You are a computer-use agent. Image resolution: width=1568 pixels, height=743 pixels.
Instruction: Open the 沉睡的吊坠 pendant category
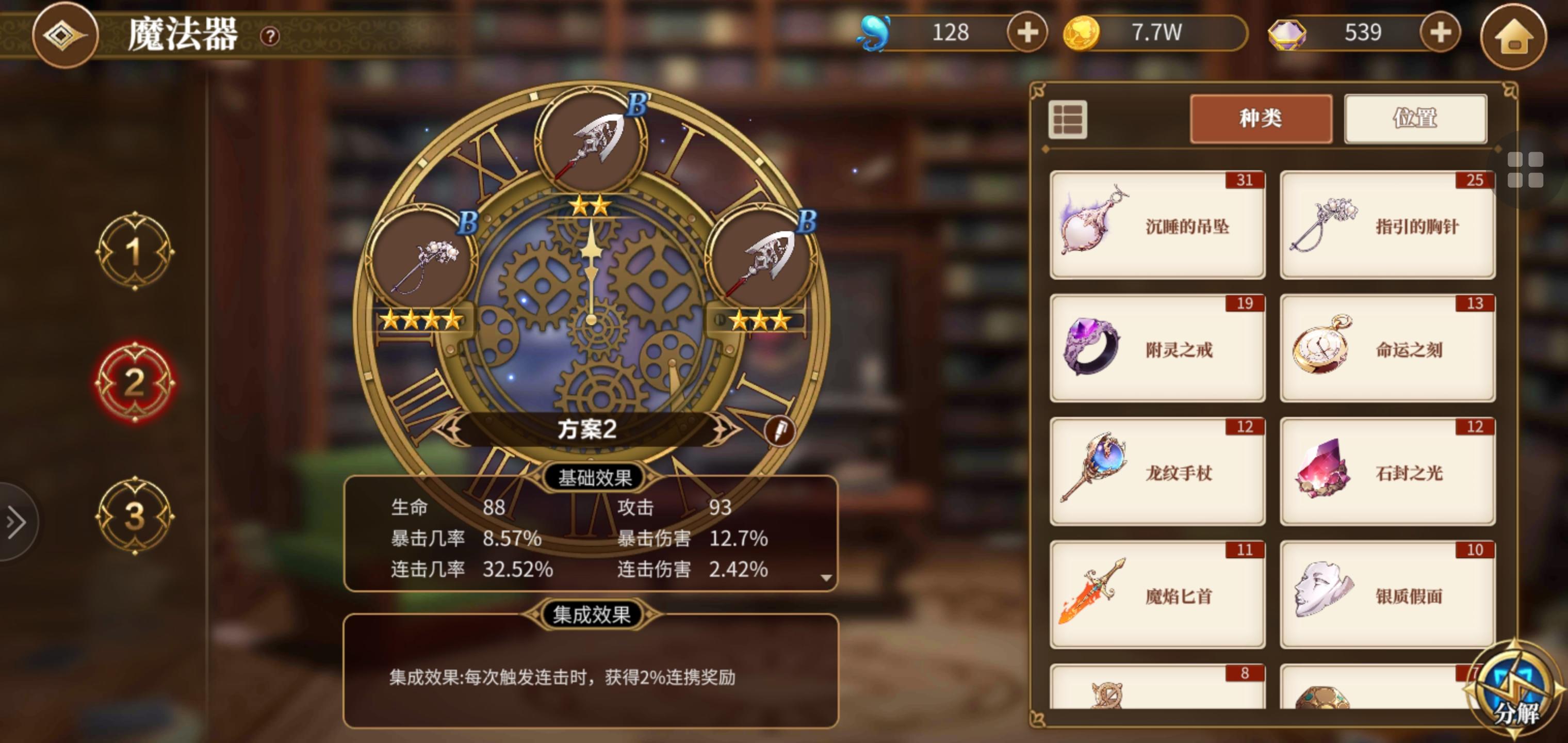point(1156,225)
